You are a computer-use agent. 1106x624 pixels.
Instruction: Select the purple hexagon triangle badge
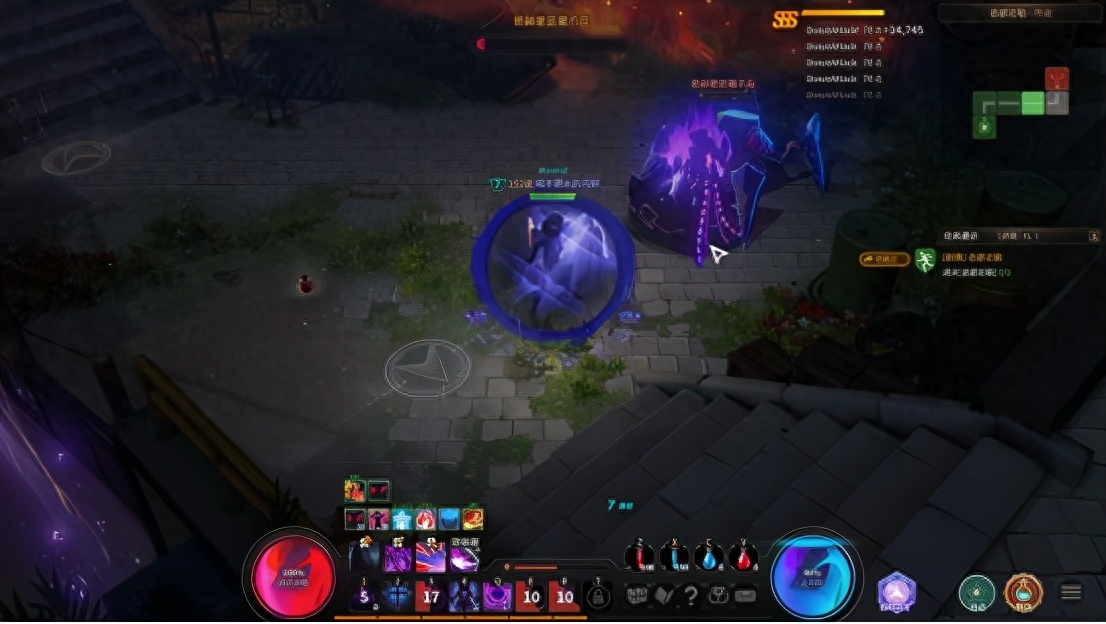(897, 592)
